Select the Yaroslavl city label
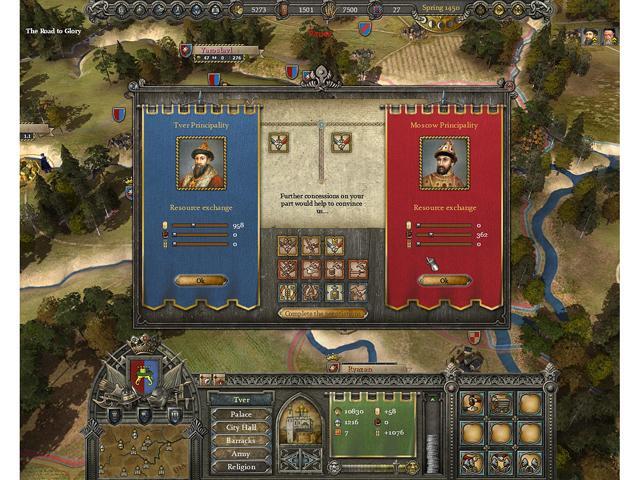The width and height of the screenshot is (640, 480). (x=208, y=47)
